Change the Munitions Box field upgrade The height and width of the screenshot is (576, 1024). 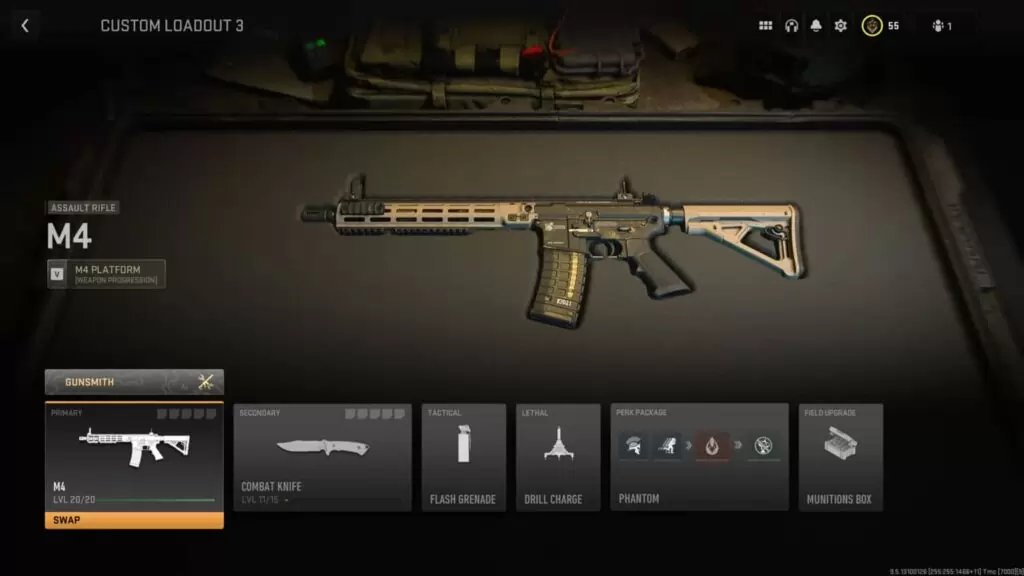840,457
